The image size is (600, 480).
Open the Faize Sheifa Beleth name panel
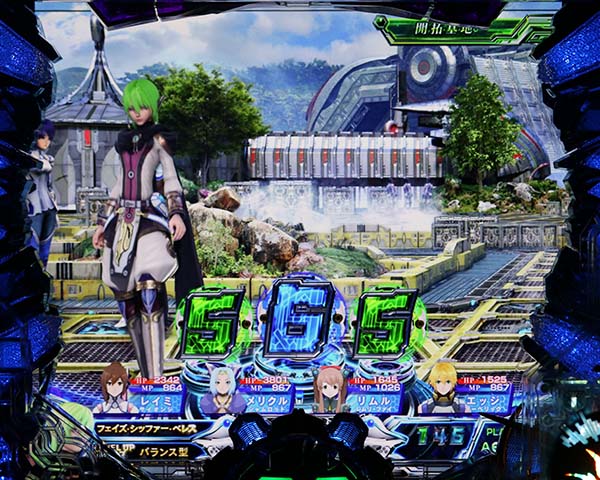click(x=150, y=426)
